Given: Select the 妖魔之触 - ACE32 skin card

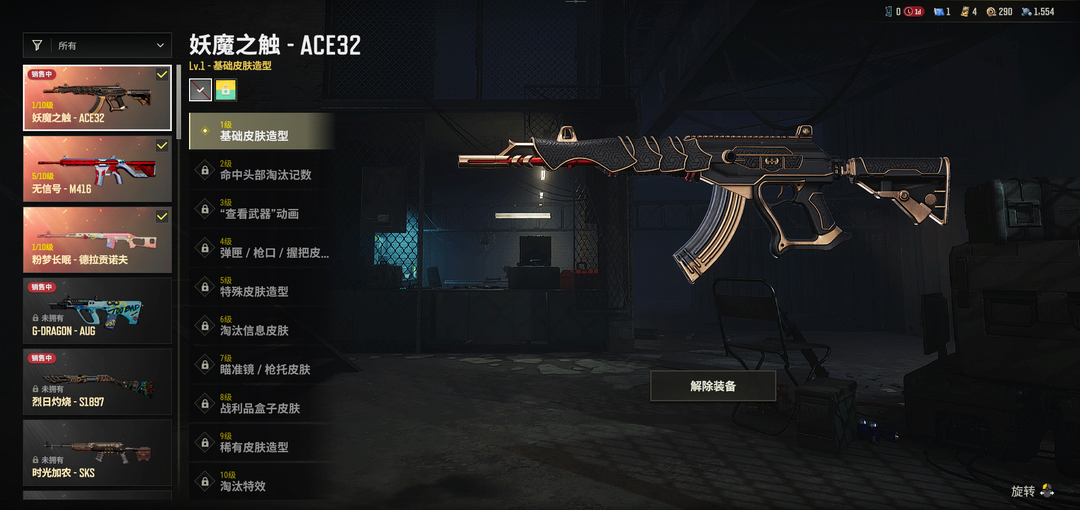Looking at the screenshot, I should 97,99.
